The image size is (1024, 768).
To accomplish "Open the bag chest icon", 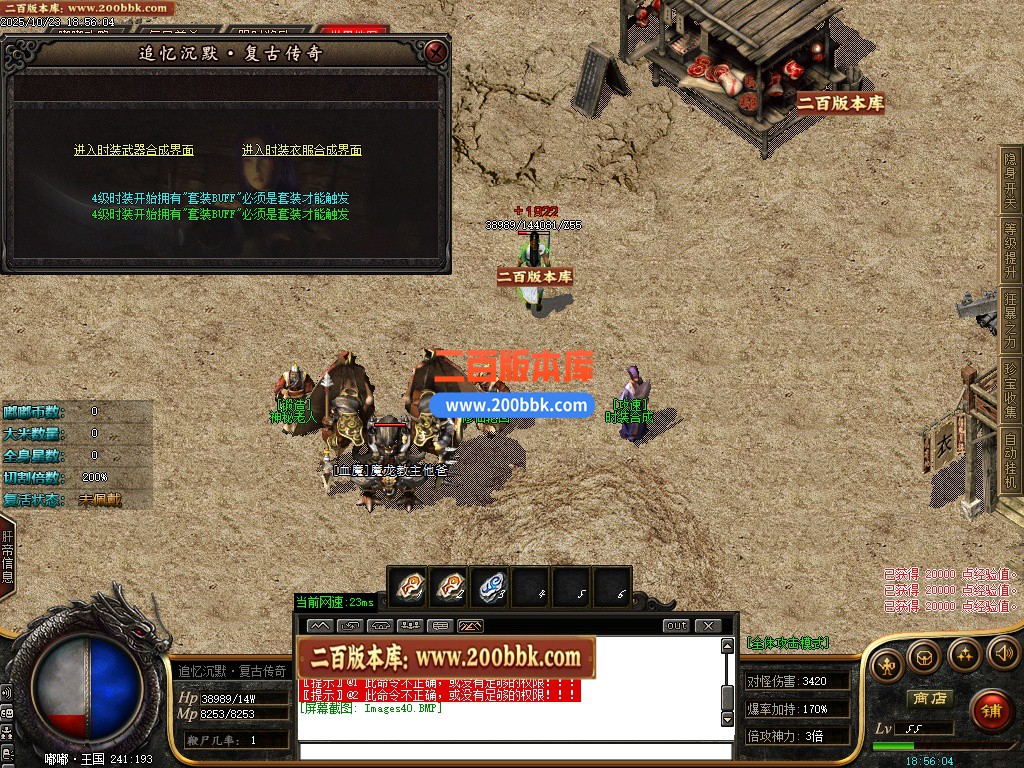I will coord(923,655).
